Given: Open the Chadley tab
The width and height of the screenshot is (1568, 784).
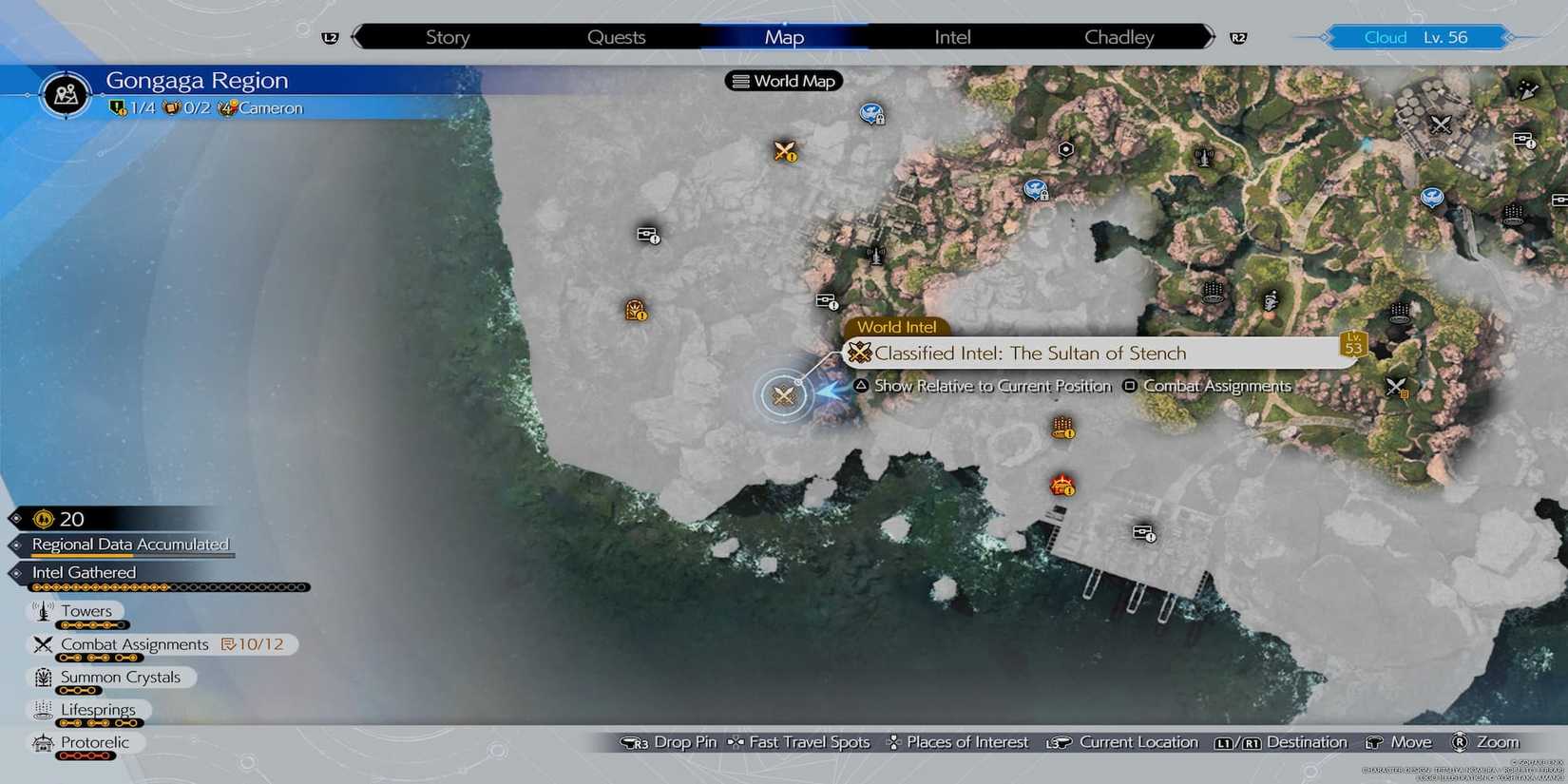Looking at the screenshot, I should [x=1119, y=36].
